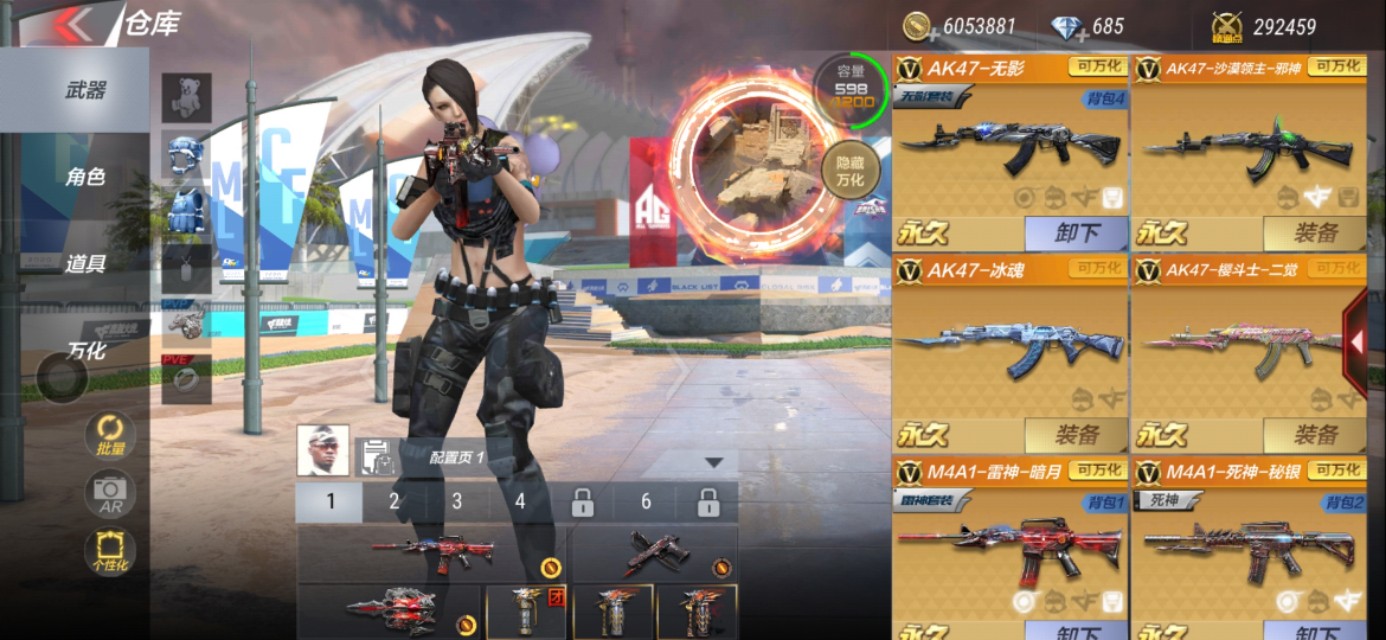This screenshot has height=640, width=1386.
Task: Go back using the red arrow button
Action: (74, 24)
